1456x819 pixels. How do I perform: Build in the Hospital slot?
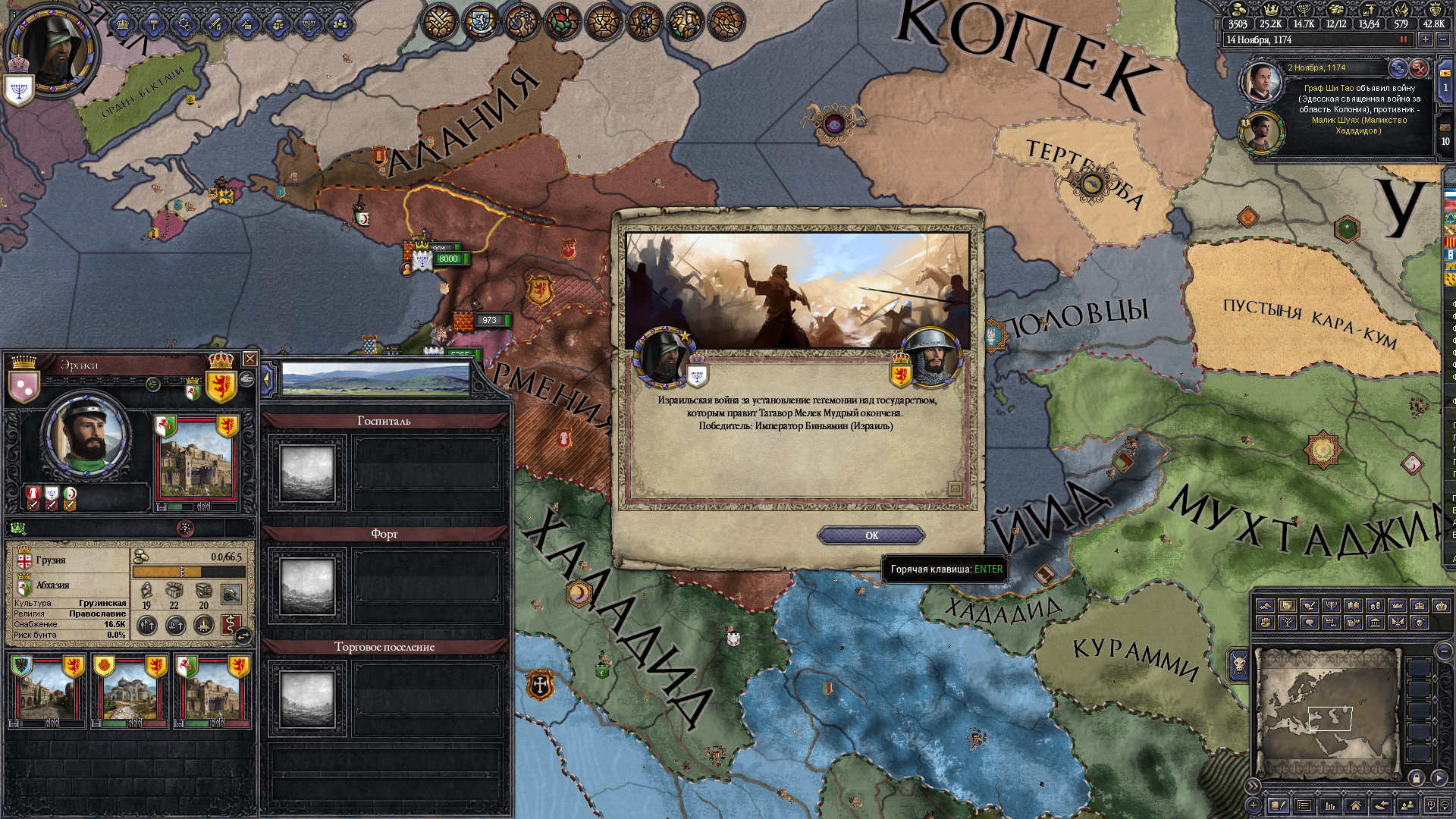pyautogui.click(x=307, y=473)
